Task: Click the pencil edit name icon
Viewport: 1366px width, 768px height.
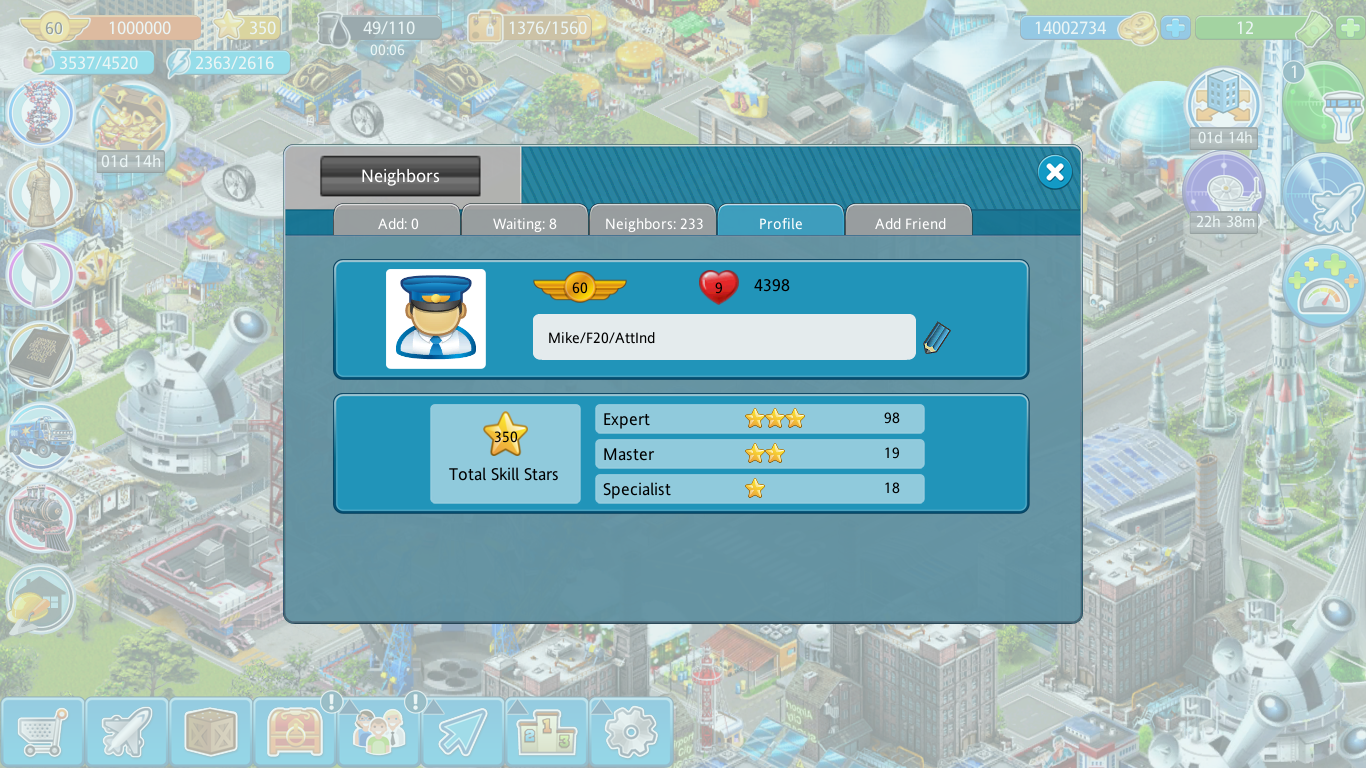Action: tap(936, 338)
